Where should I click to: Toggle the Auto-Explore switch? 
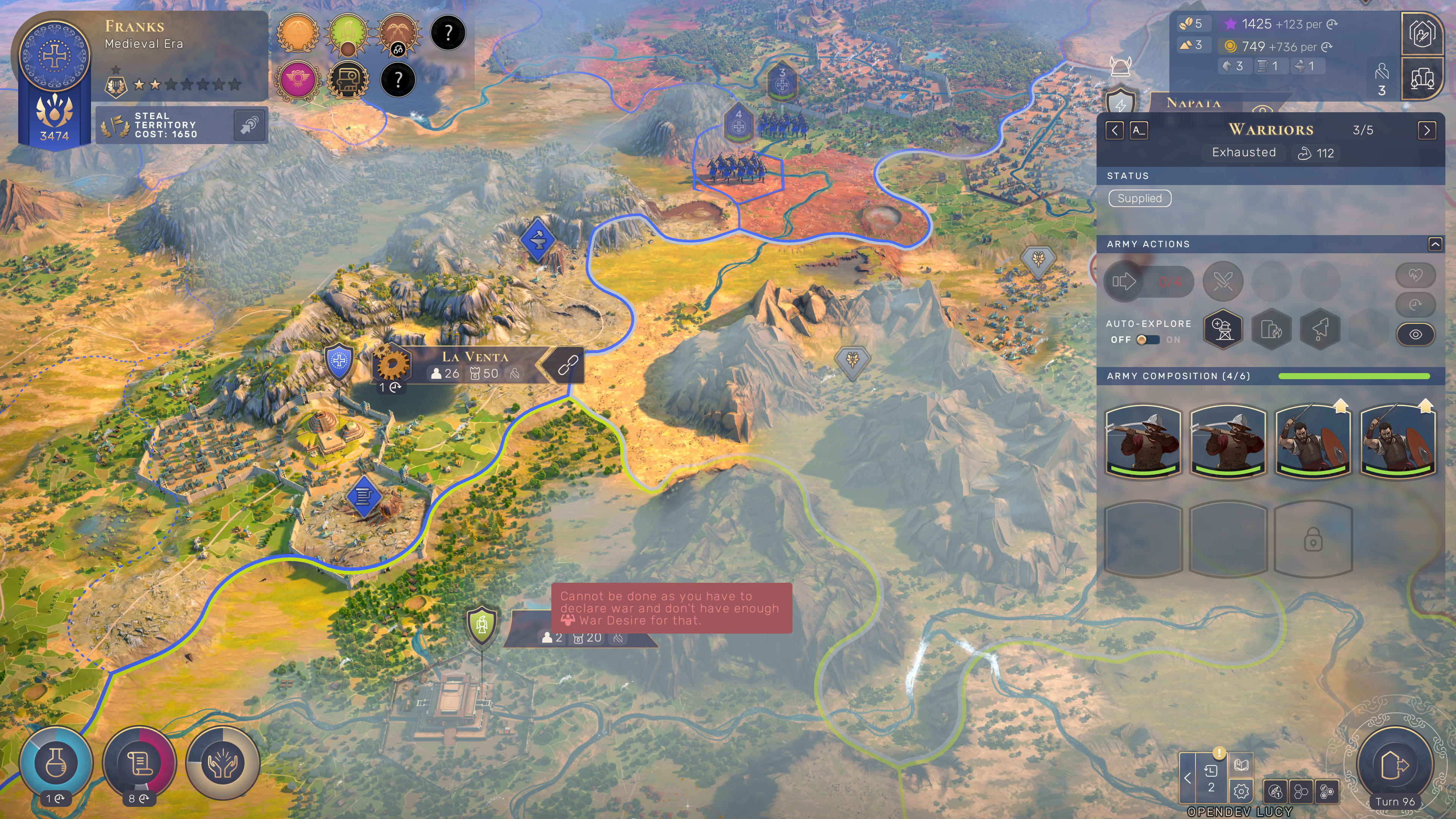[x=1148, y=340]
